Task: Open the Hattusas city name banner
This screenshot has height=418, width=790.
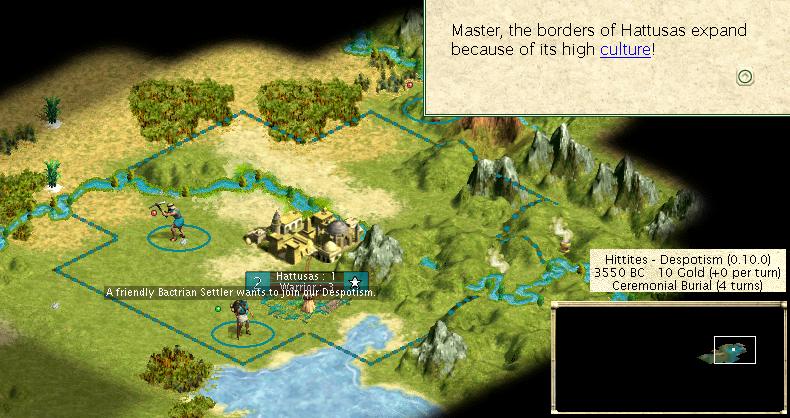Action: (x=305, y=277)
